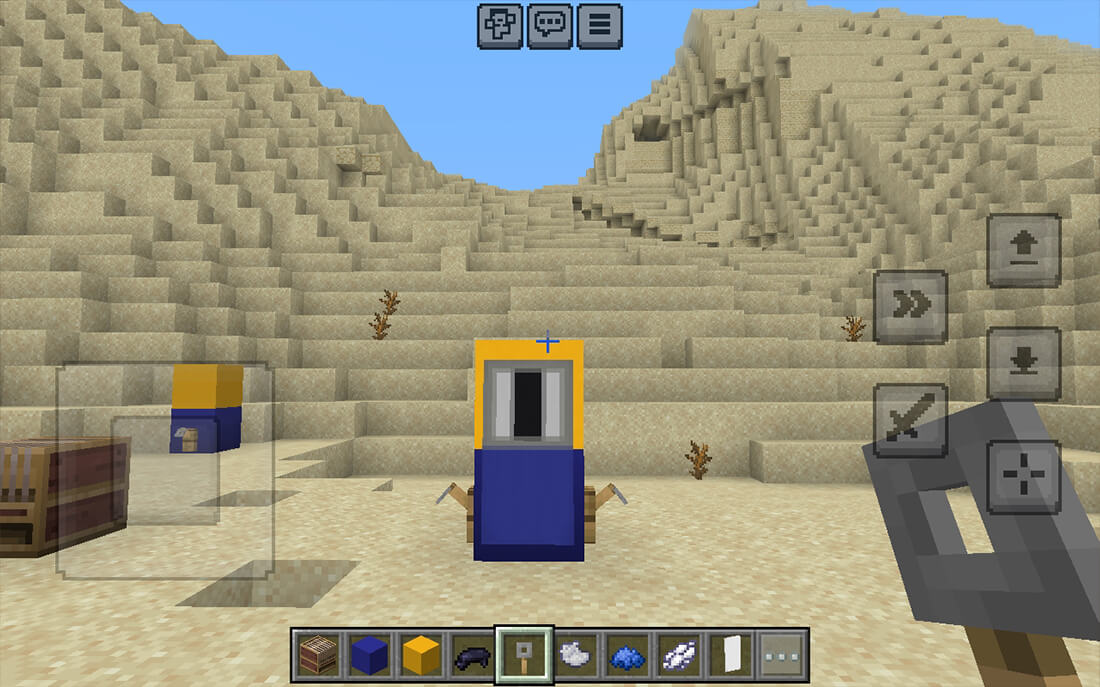Select the white banner hotbar slot

730,655
